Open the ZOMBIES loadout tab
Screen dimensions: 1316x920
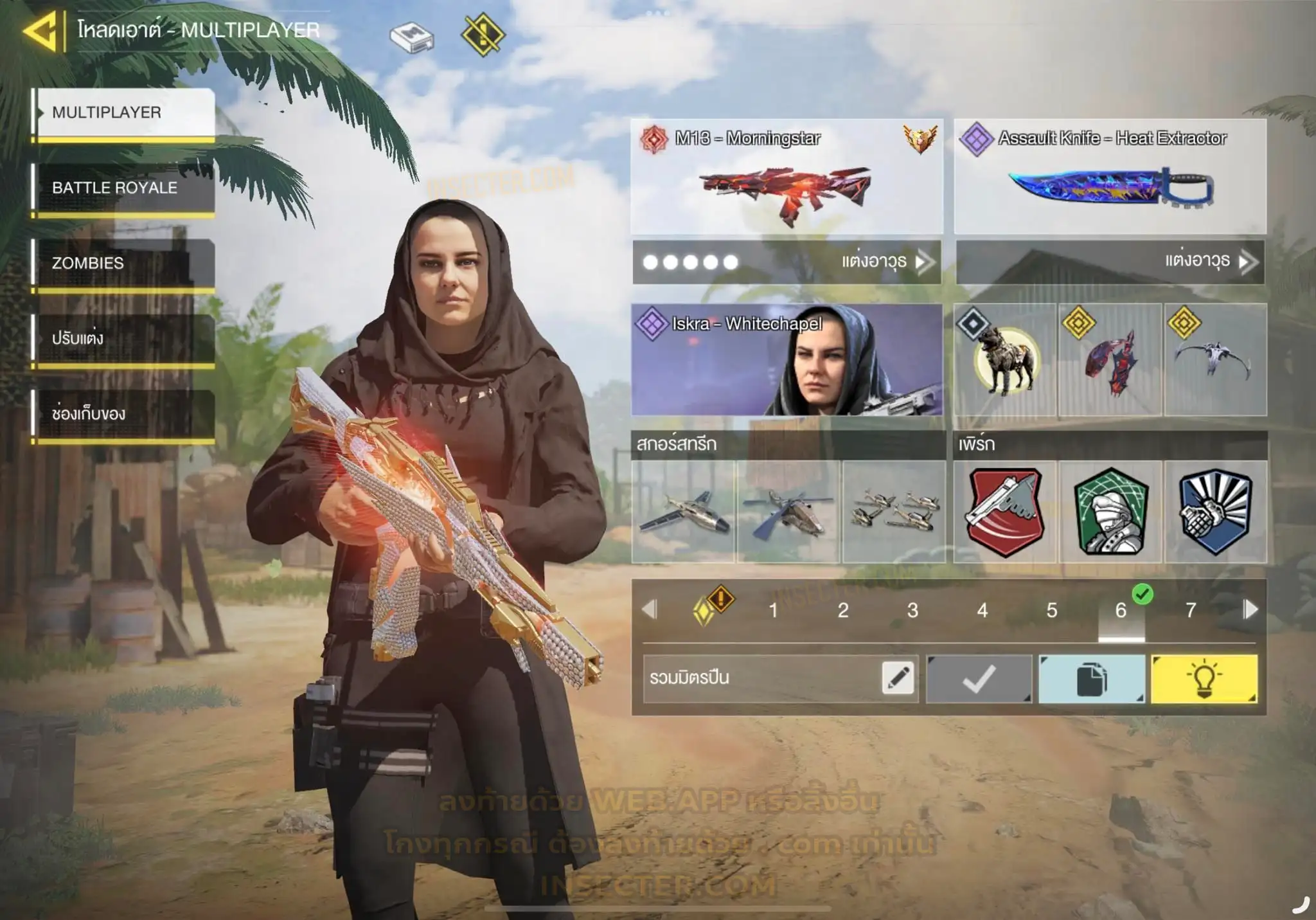(123, 263)
